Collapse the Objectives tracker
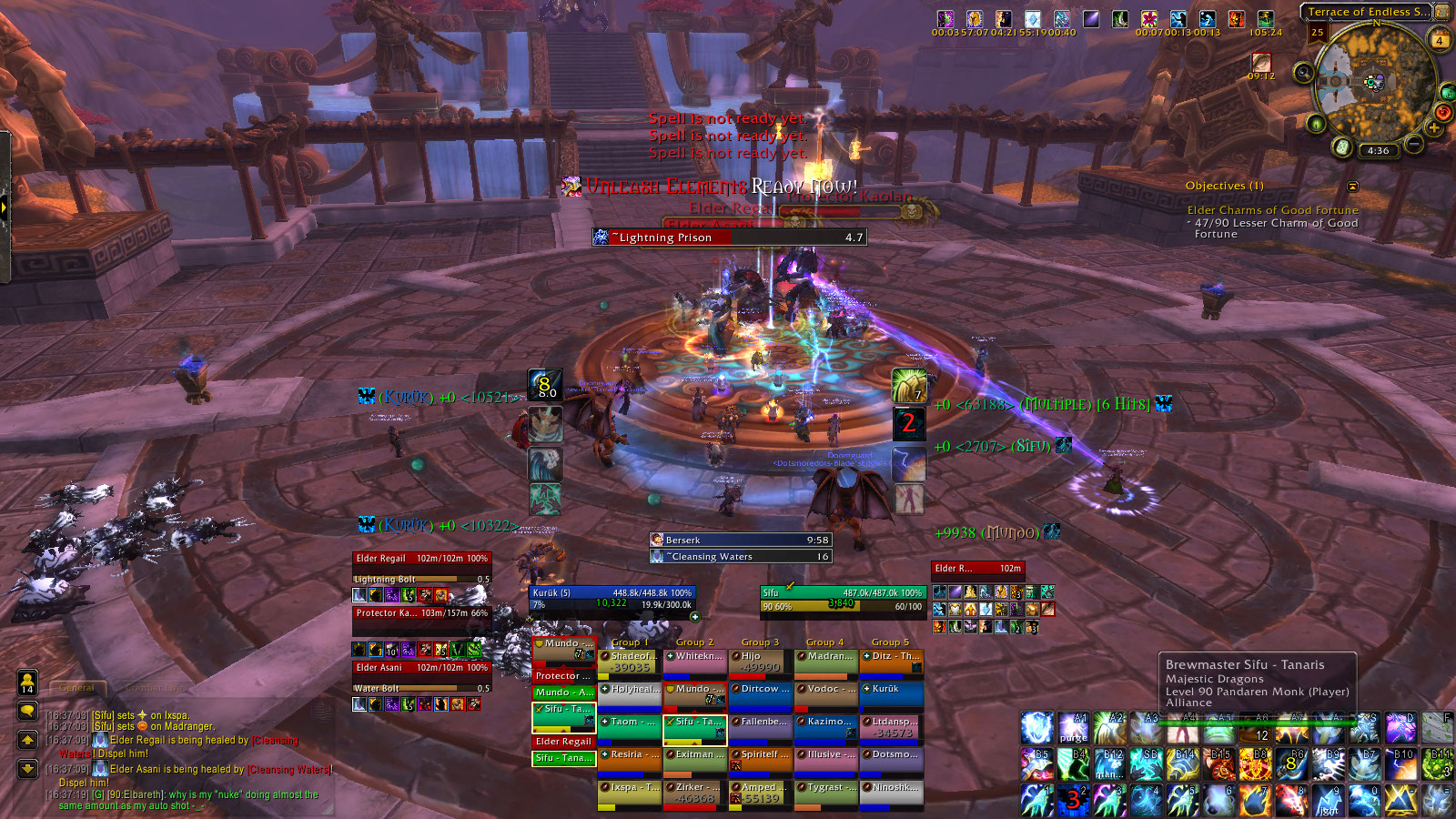Screen dimensions: 1456x819 (x=1352, y=187)
